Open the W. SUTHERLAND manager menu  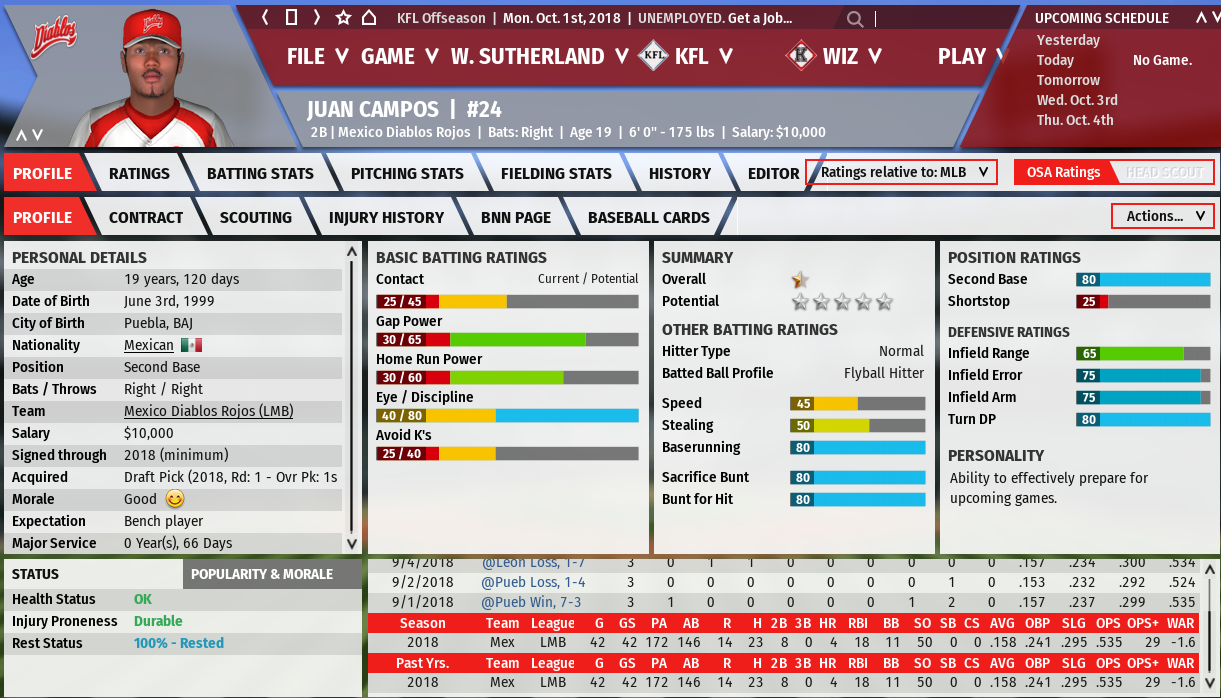coord(539,56)
